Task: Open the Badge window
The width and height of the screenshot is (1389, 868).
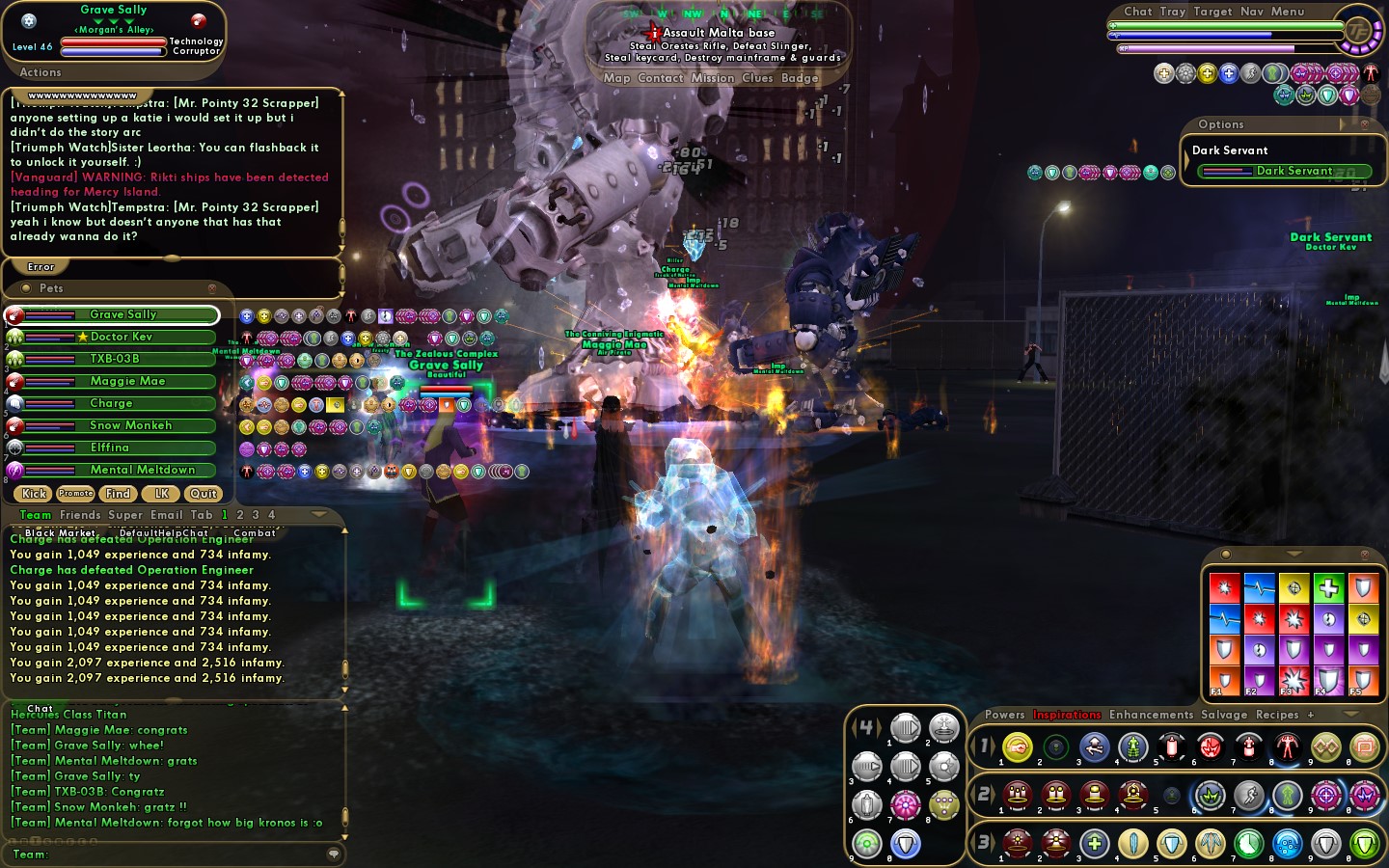Action: pos(800,78)
